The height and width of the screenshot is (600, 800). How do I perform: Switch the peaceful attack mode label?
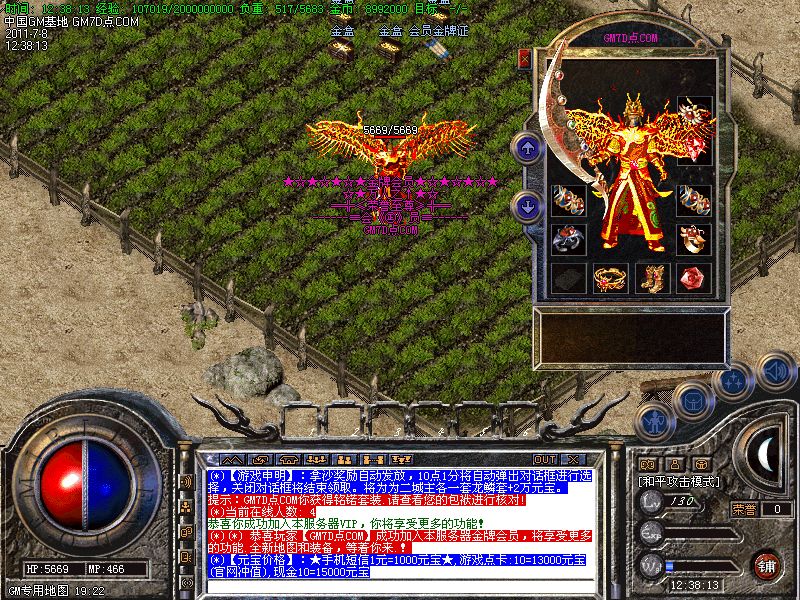(x=679, y=481)
